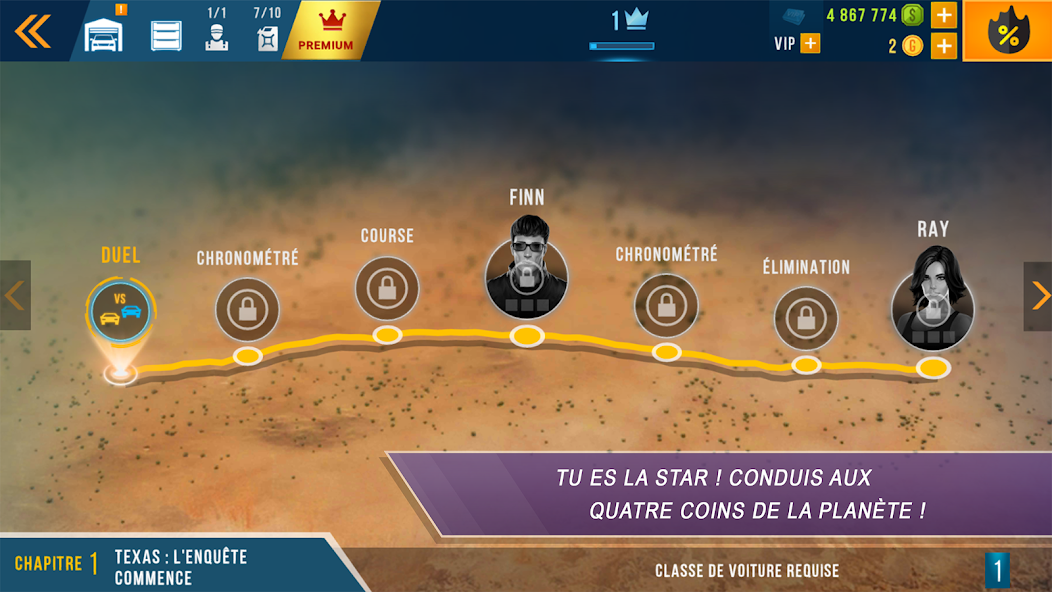
Task: Open the list menu icon
Action: tap(166, 35)
